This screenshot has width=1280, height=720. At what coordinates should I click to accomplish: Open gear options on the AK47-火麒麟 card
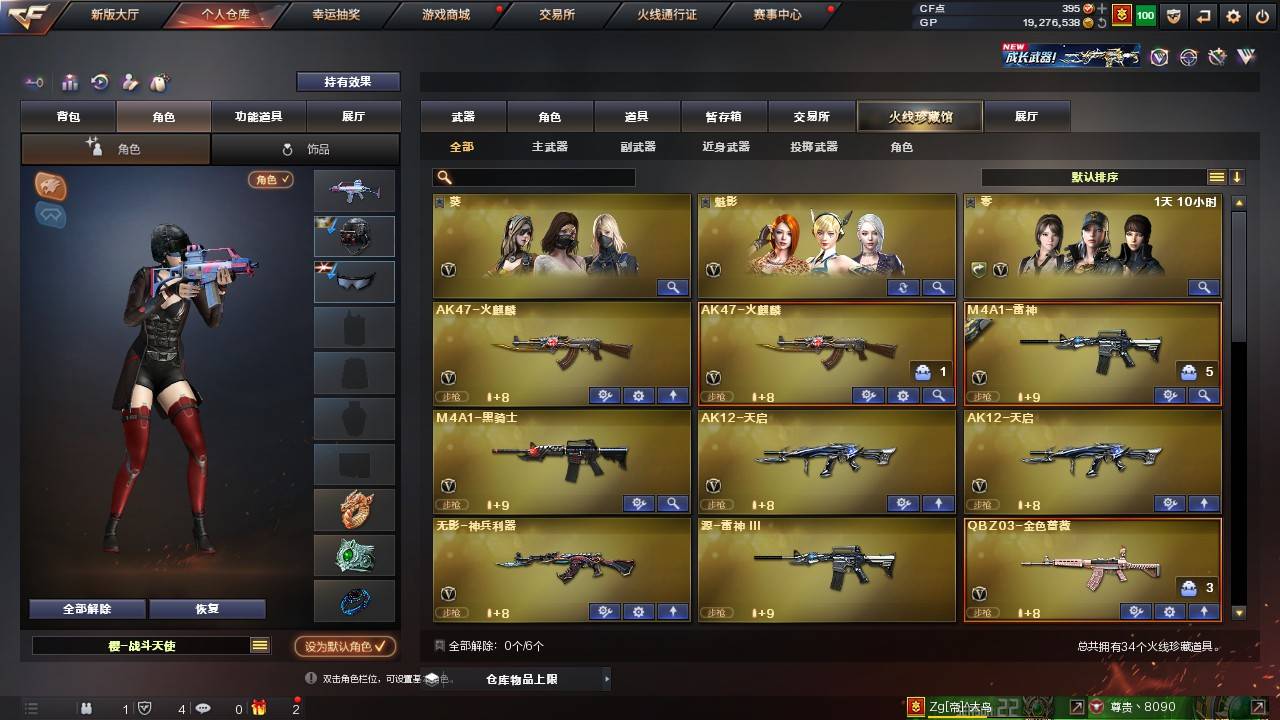click(903, 395)
